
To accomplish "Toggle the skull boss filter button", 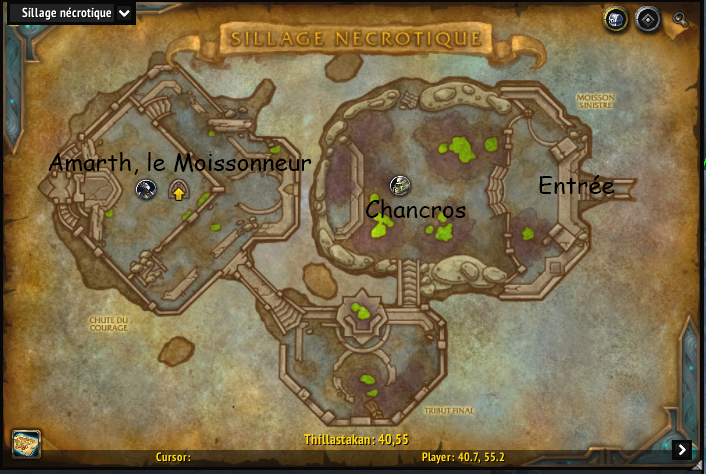I will click(616, 18).
